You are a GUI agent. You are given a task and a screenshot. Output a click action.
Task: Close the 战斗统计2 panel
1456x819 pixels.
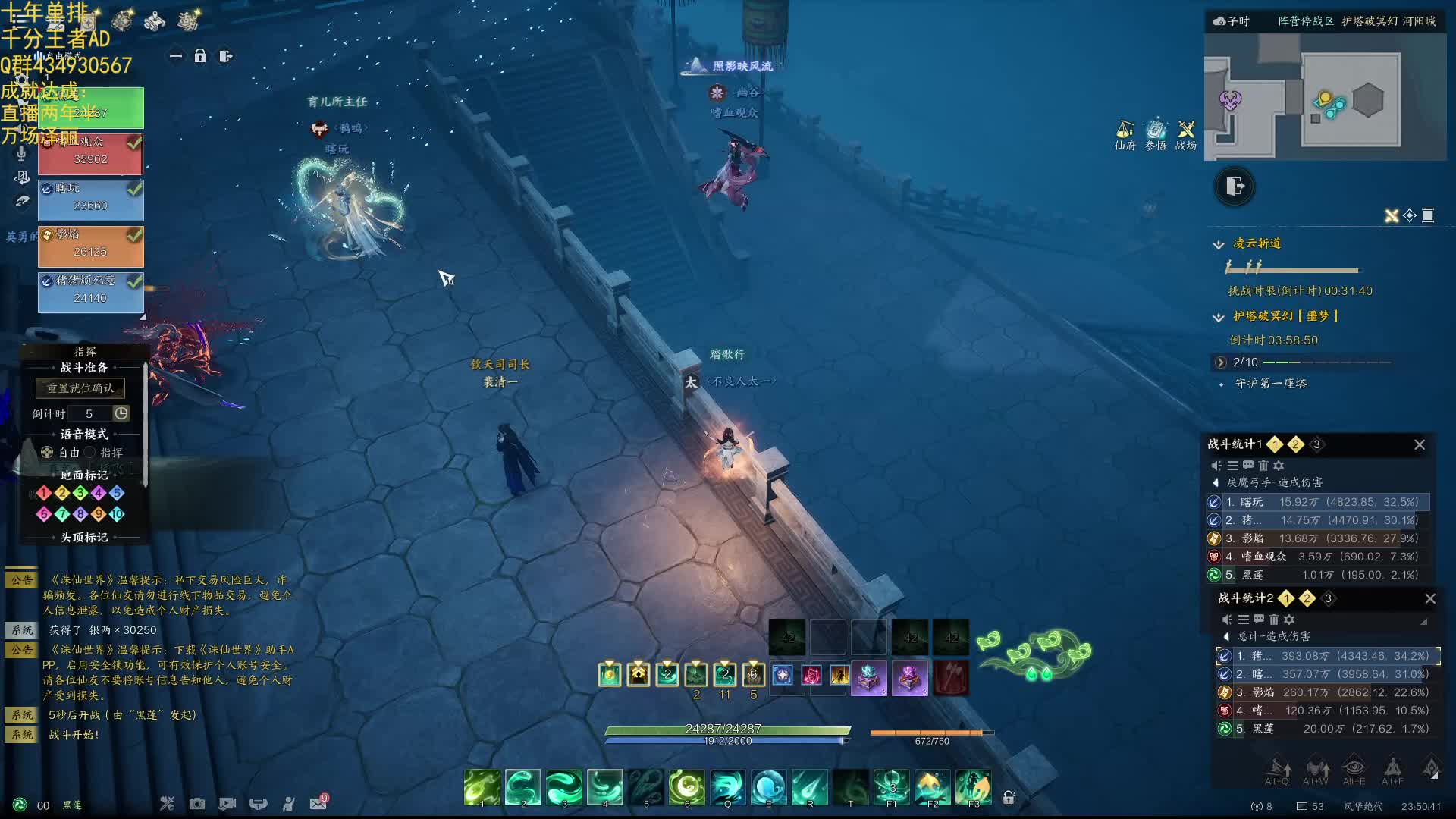click(x=1430, y=599)
